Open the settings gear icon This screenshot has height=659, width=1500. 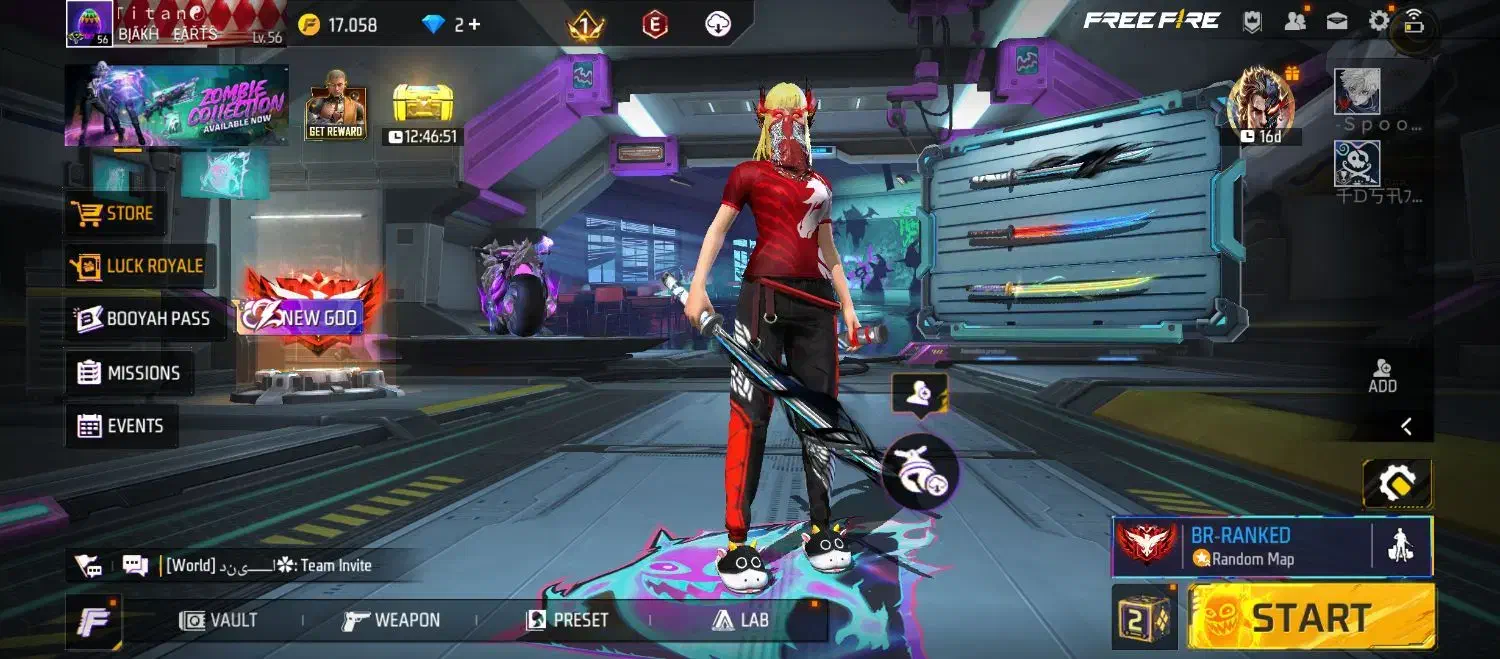click(1379, 20)
